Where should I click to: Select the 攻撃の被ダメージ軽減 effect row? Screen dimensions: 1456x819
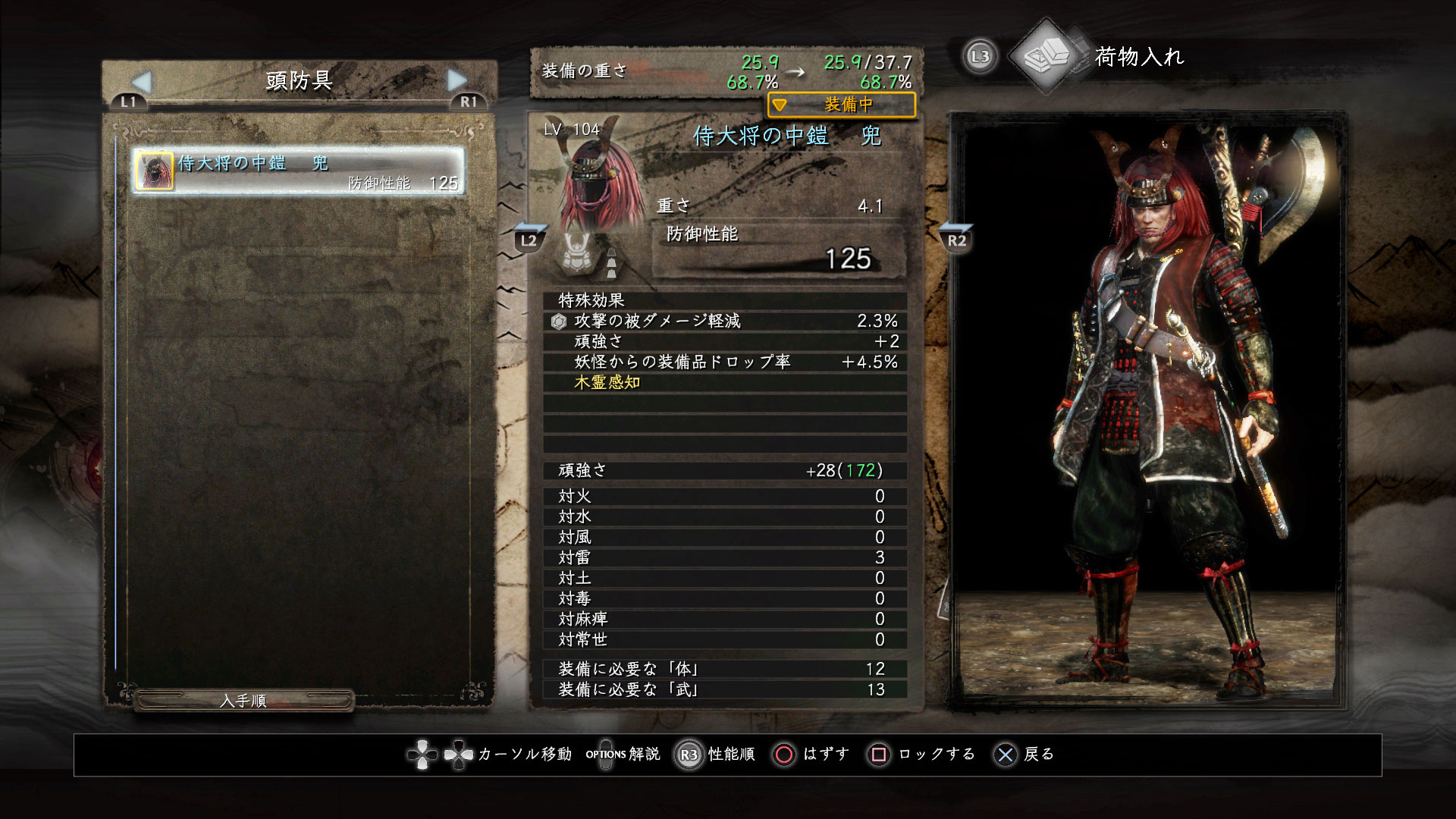point(724,322)
